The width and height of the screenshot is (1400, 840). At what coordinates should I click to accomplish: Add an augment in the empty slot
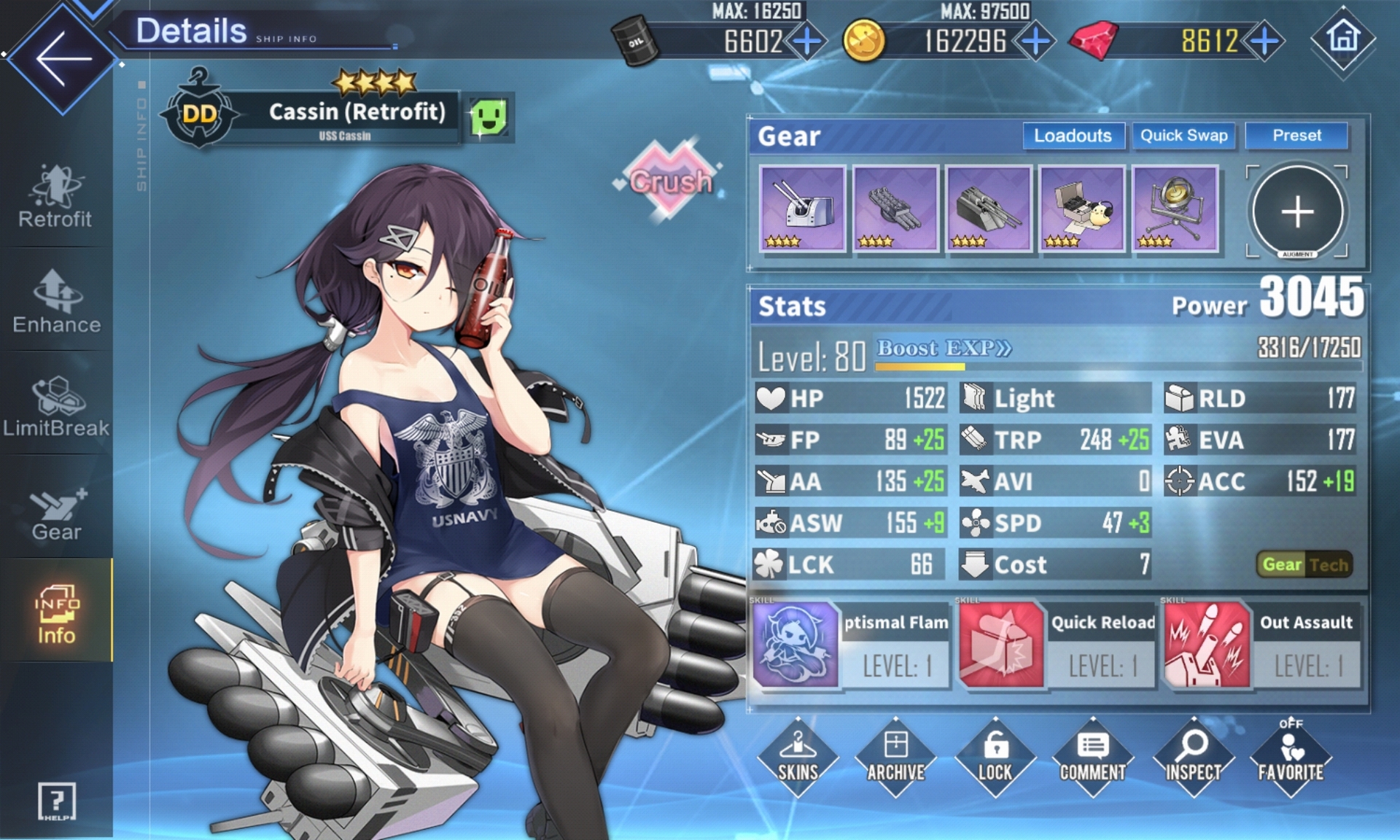(x=1297, y=211)
